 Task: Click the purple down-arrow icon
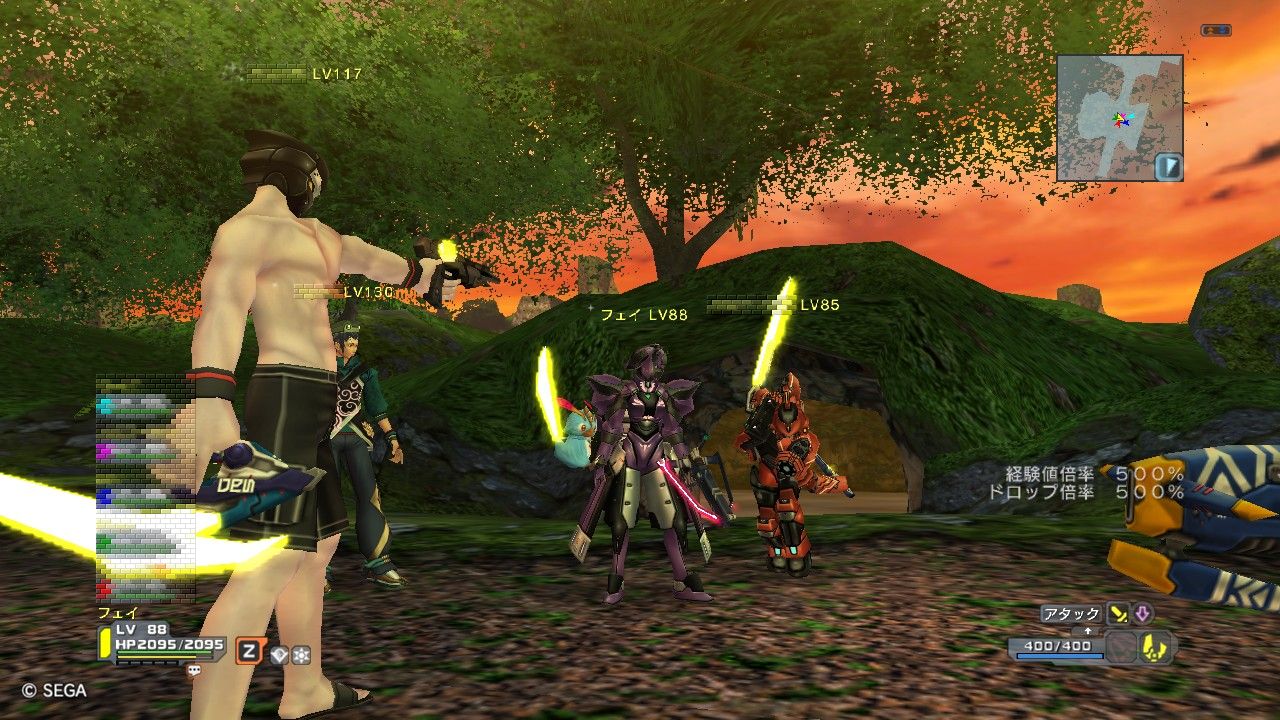pos(1142,614)
